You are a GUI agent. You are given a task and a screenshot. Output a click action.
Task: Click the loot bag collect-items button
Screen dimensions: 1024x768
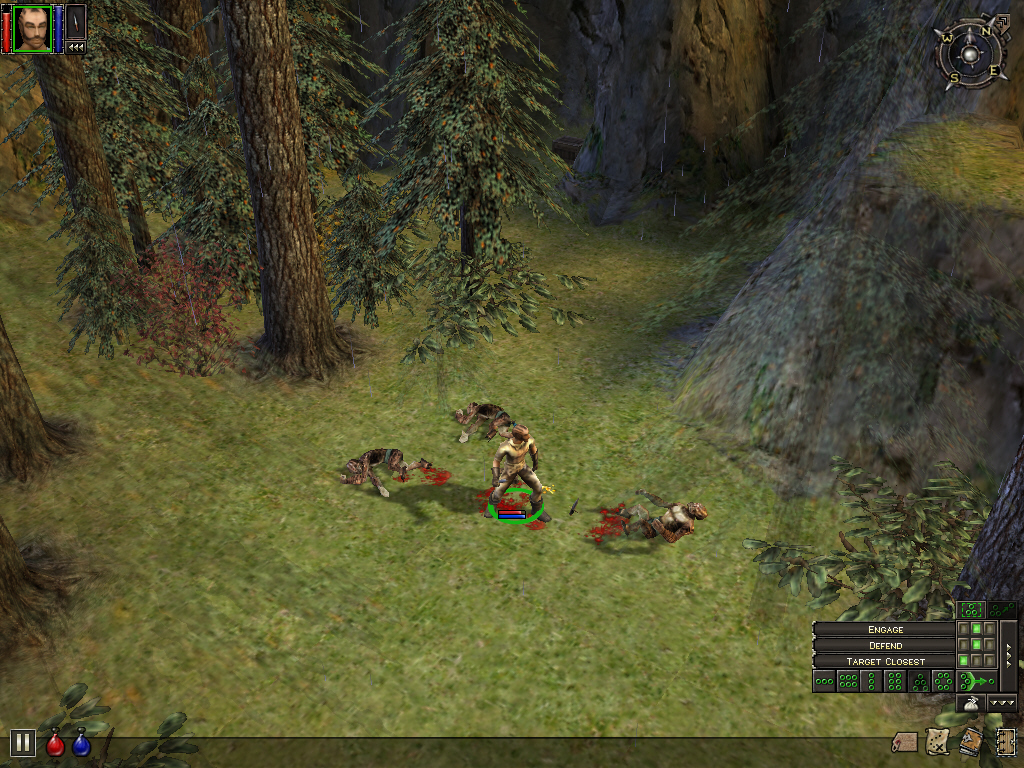tap(970, 704)
